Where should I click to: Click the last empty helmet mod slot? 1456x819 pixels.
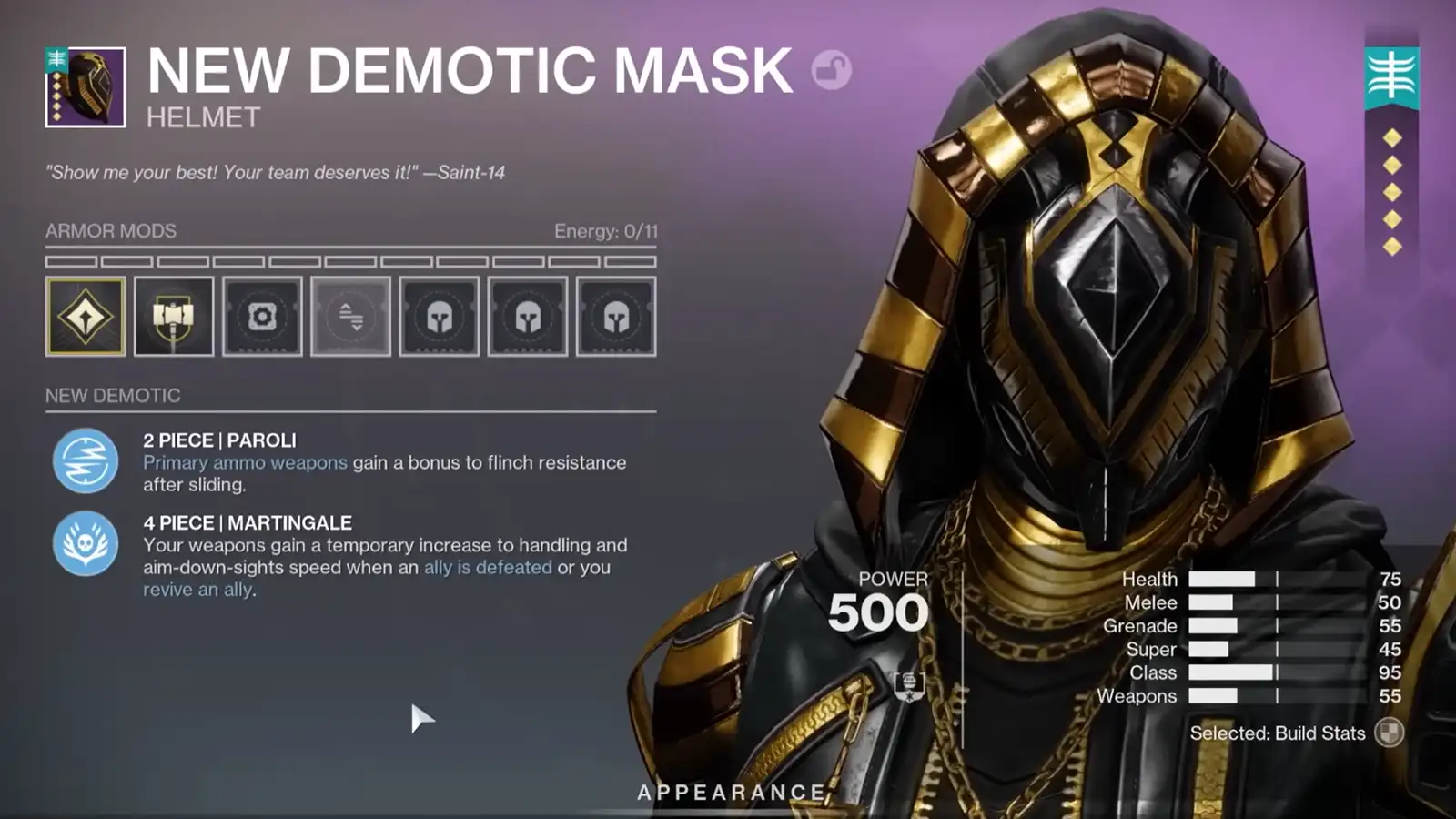[x=615, y=314]
